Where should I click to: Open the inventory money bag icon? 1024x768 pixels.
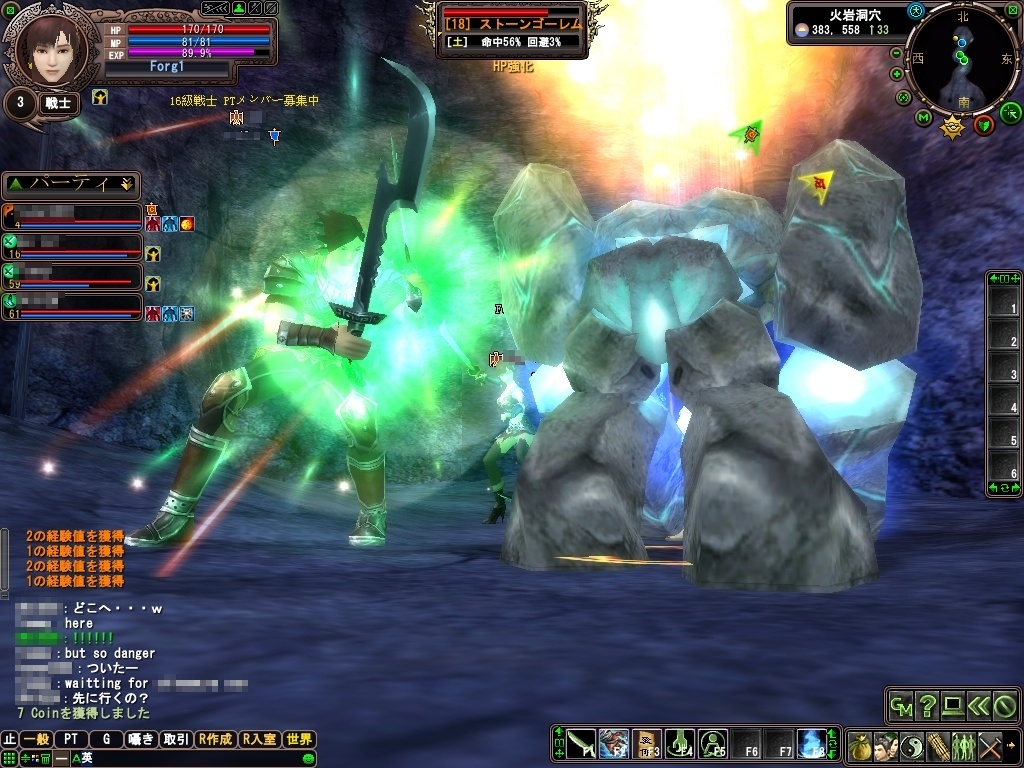pos(860,746)
